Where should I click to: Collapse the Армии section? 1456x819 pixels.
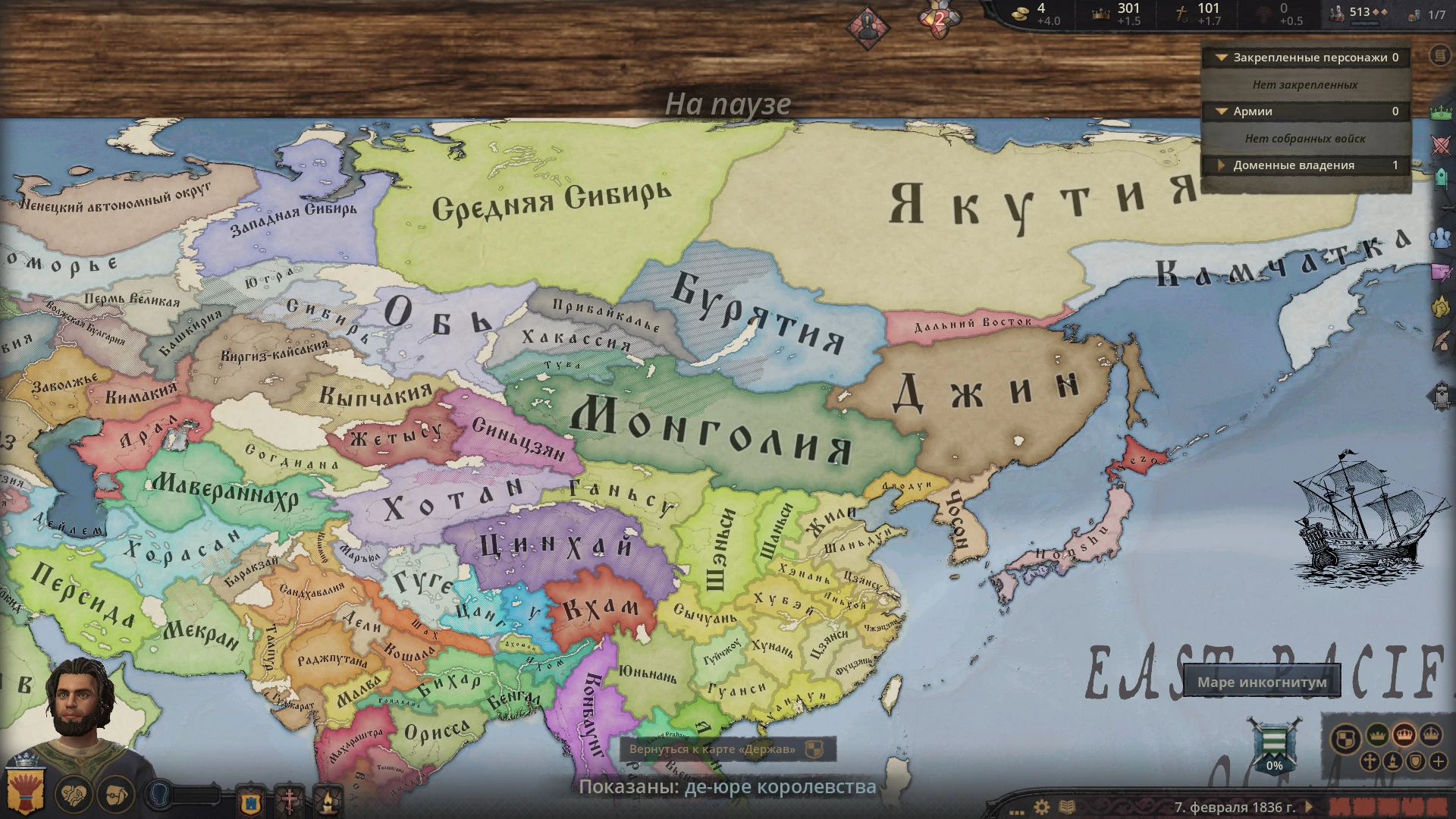[1221, 111]
